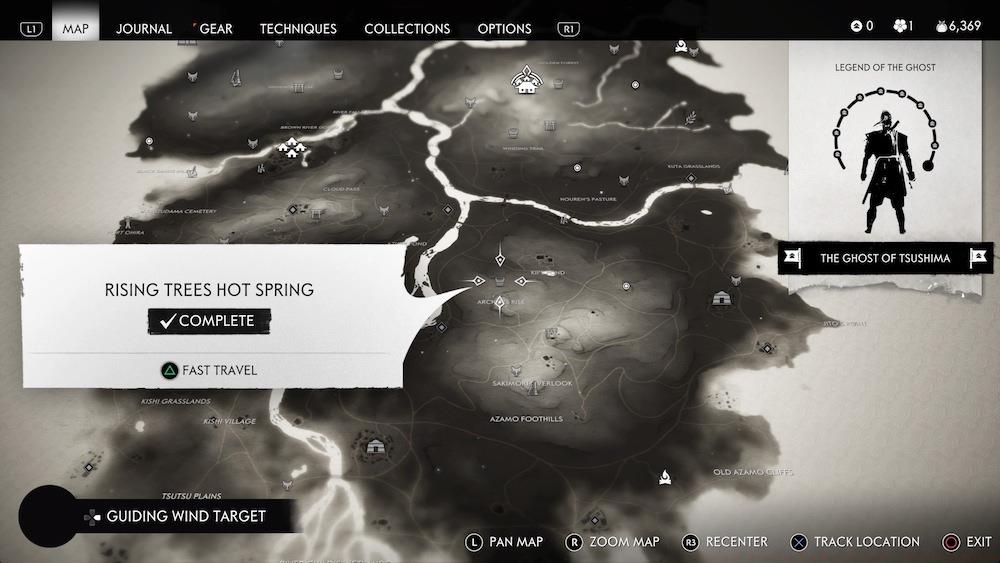Select The Ghost of Tsushima title banner

[x=885, y=258]
